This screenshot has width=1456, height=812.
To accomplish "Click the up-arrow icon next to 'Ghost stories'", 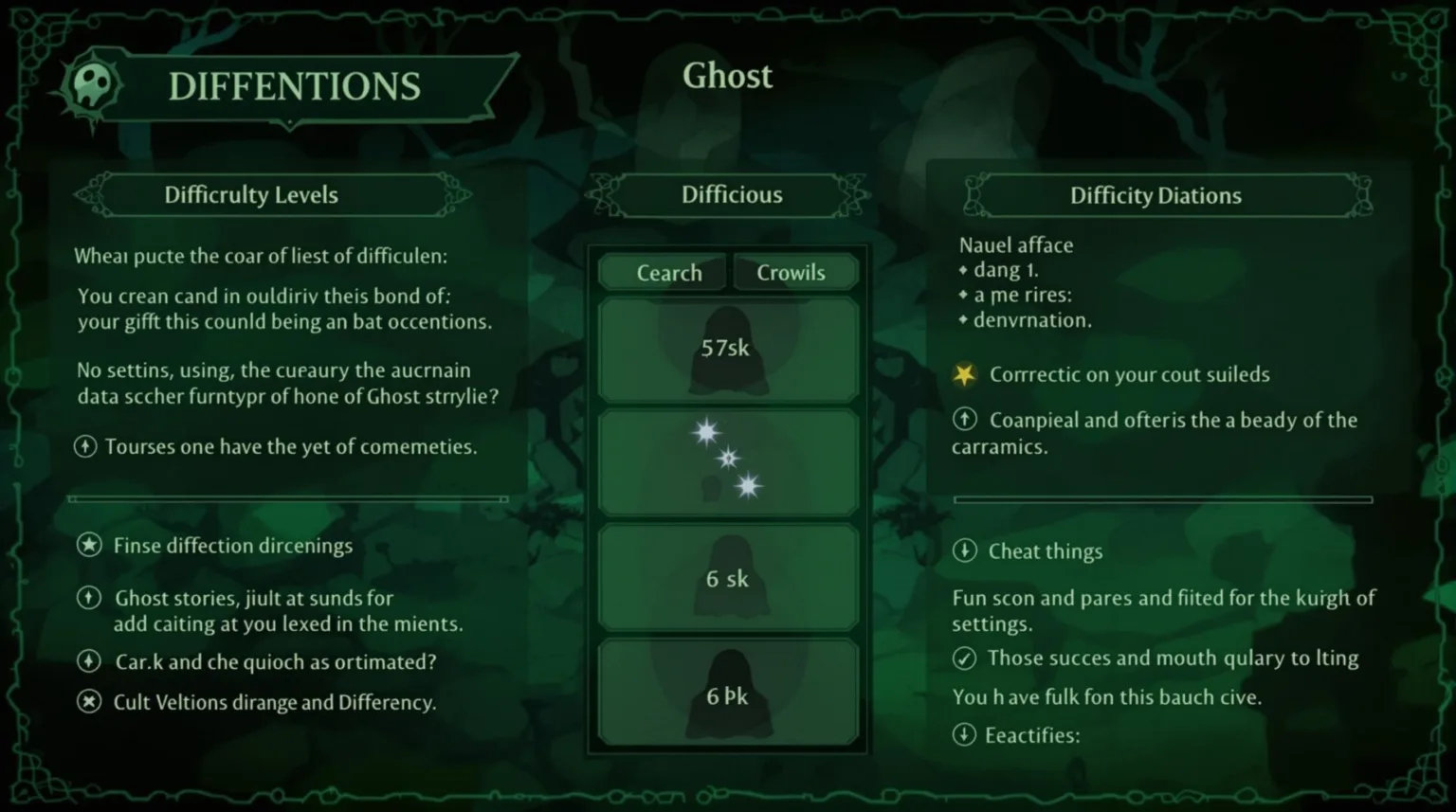I will (x=90, y=598).
